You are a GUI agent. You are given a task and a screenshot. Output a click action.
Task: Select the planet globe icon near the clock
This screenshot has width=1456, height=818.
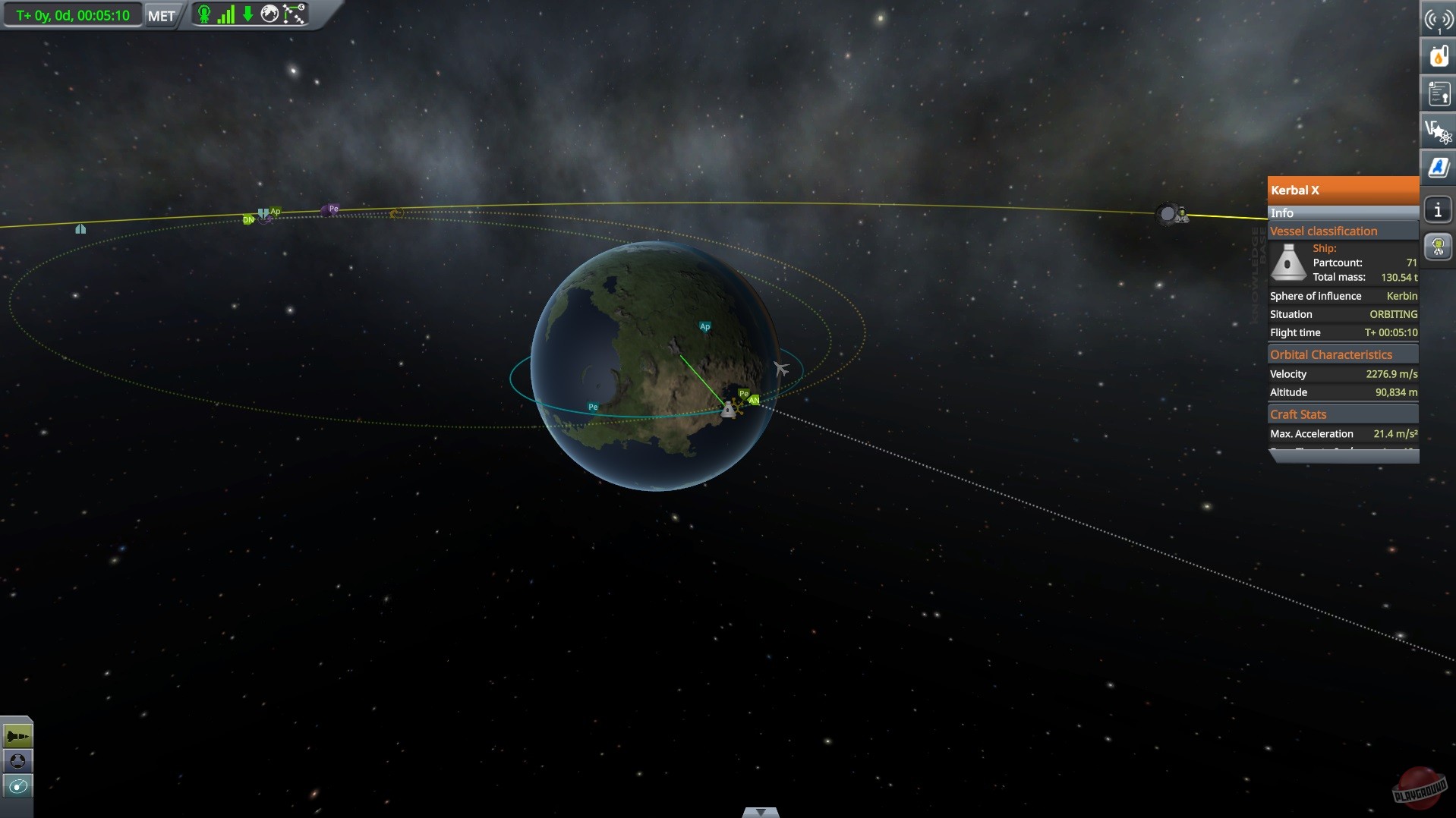269,14
